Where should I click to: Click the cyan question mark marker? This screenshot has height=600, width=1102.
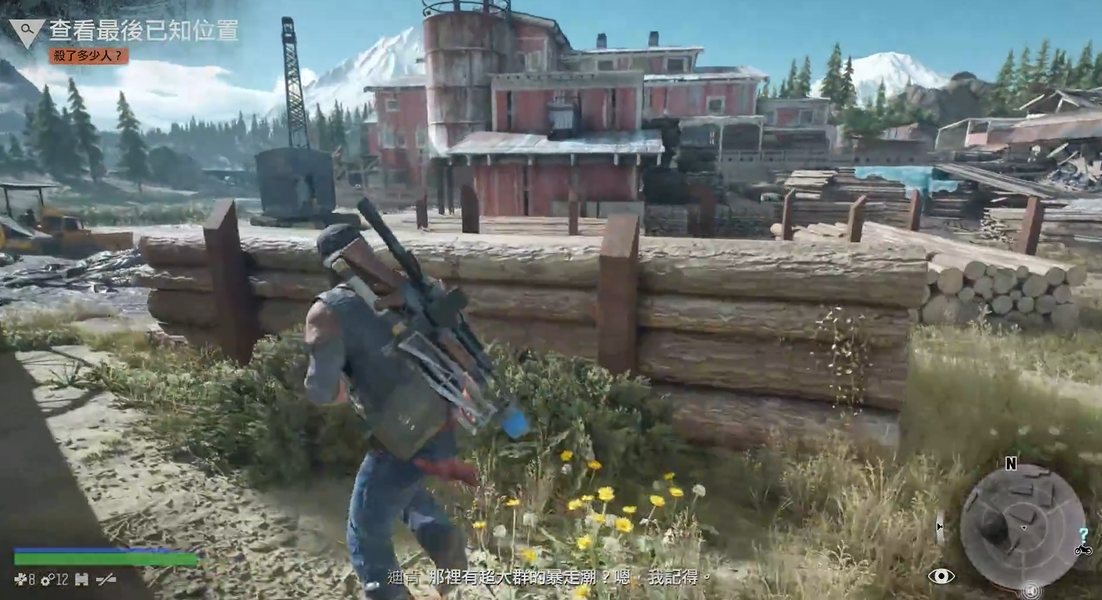1082,534
